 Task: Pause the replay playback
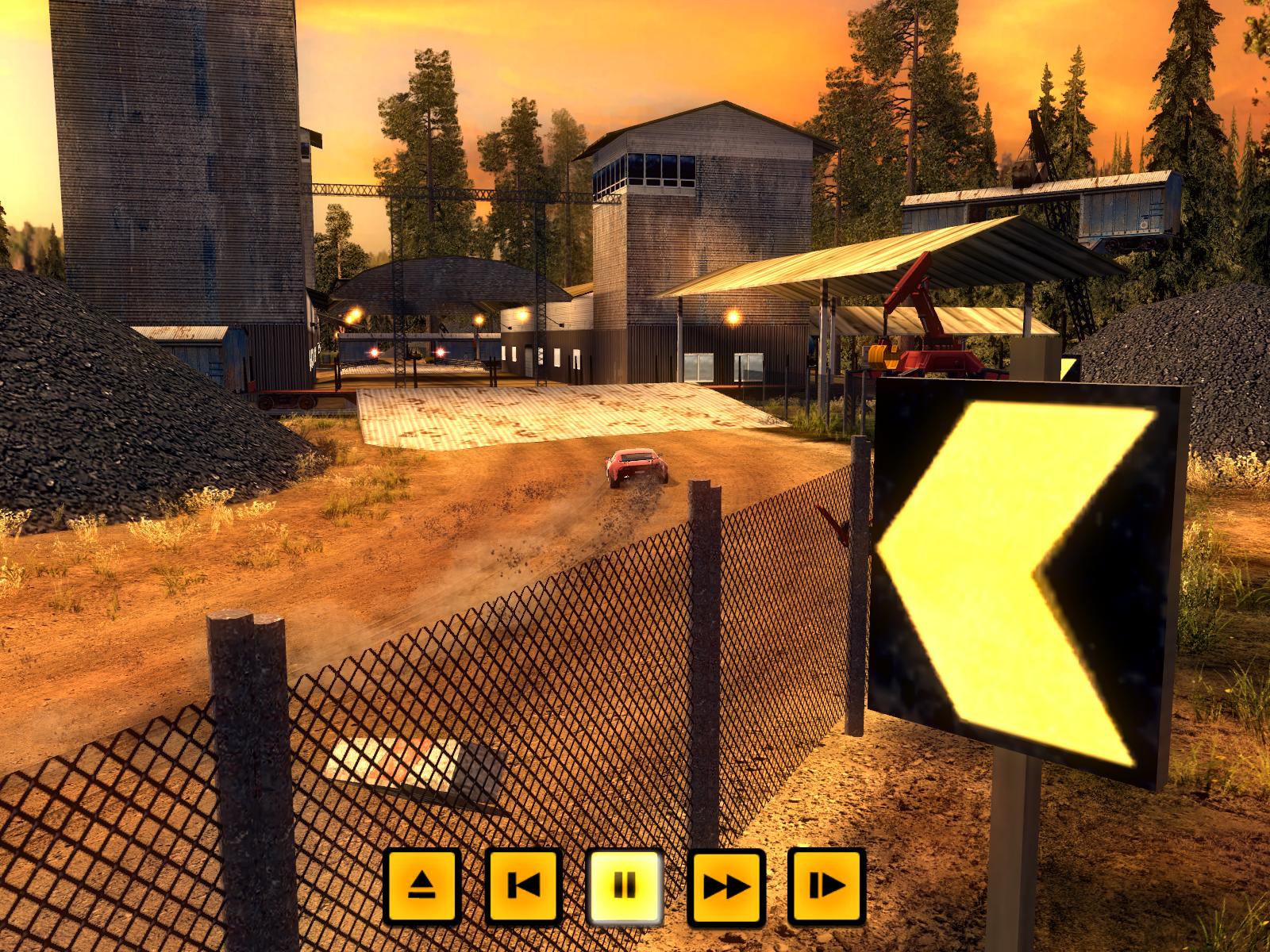(625, 885)
